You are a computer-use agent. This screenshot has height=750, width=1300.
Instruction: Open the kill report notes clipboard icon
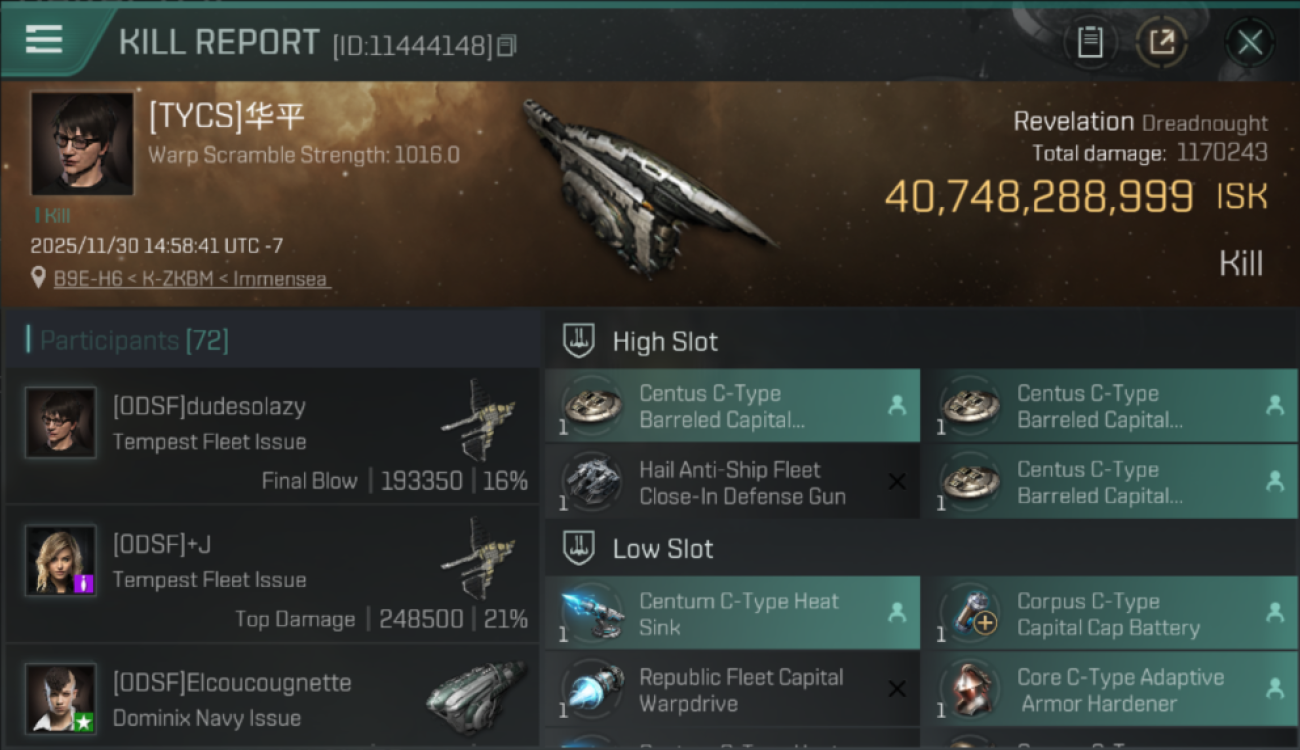pyautogui.click(x=1091, y=42)
